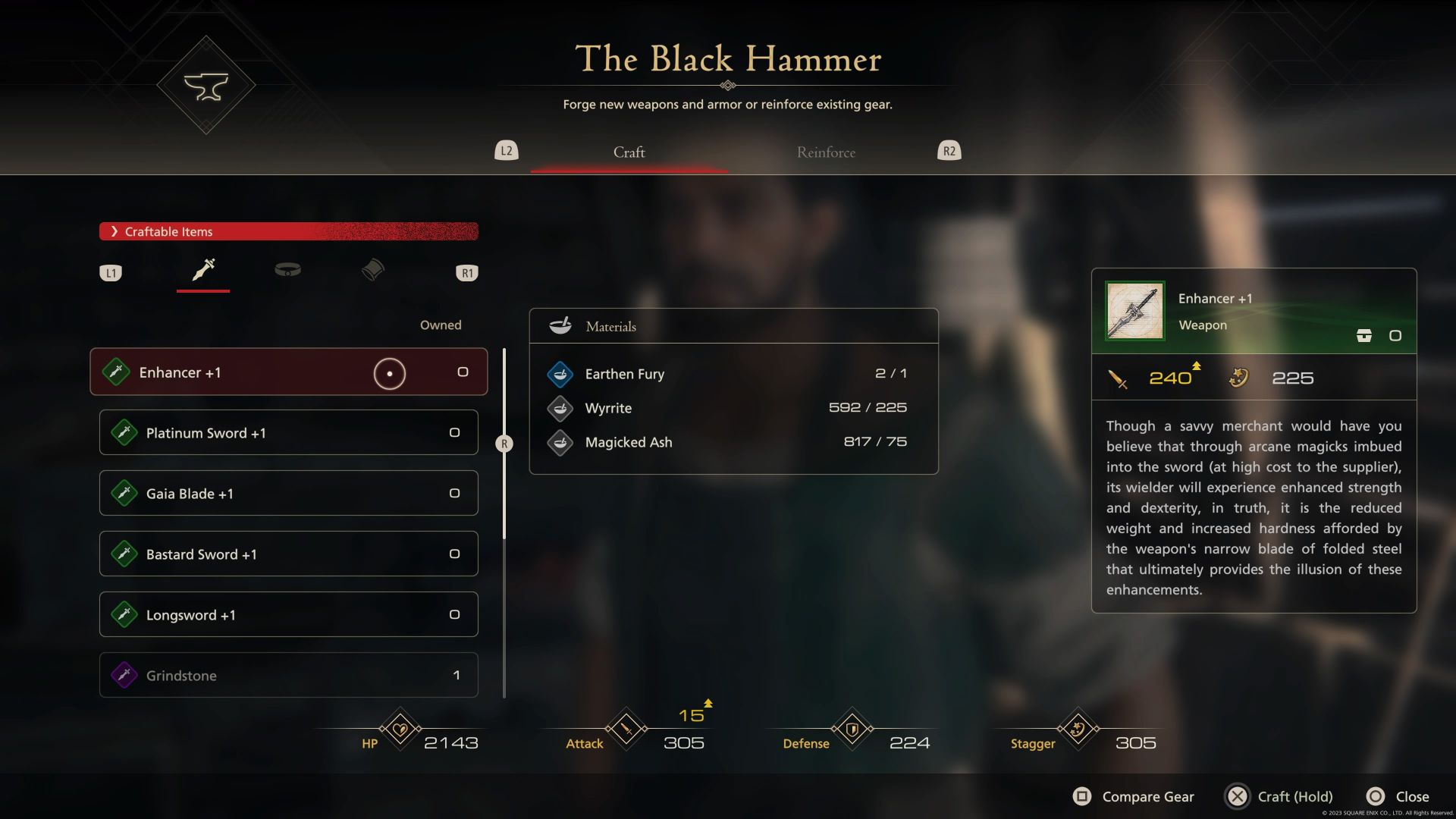
Task: Choose the Longsword +1 row
Action: (x=288, y=615)
